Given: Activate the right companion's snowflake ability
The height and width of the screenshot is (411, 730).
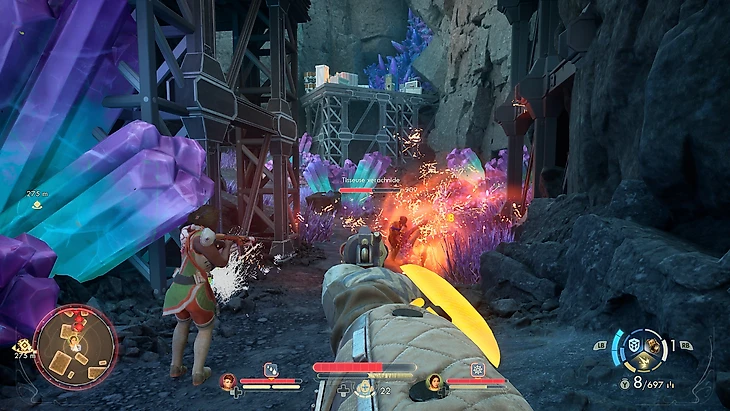Looking at the screenshot, I should click(x=477, y=369).
